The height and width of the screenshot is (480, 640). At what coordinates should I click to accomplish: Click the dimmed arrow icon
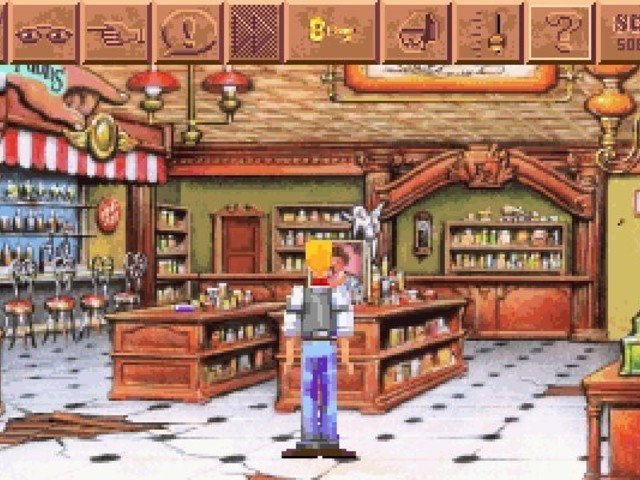click(254, 33)
